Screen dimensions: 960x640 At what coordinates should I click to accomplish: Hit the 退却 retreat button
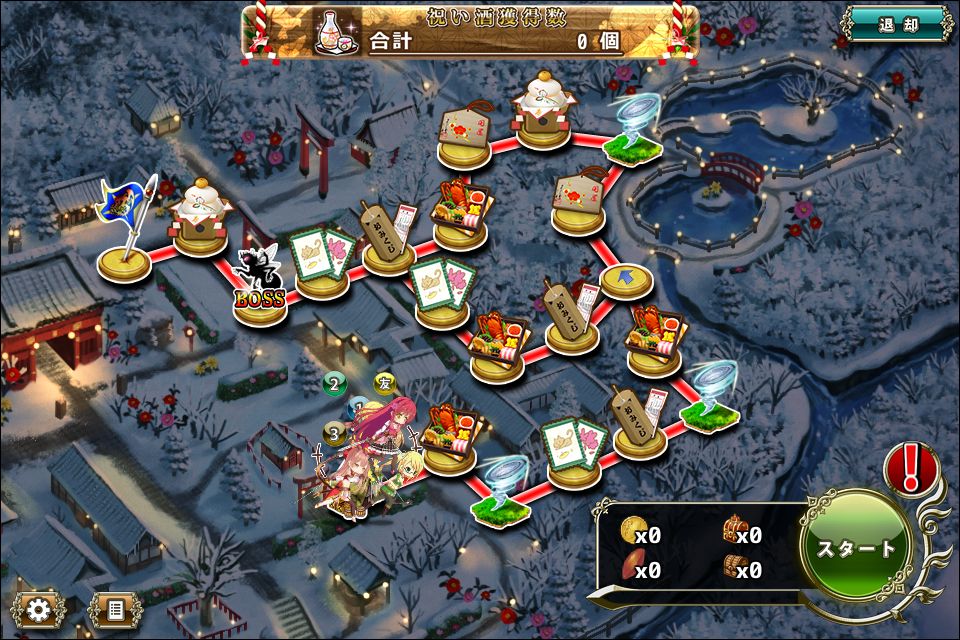(x=896, y=23)
